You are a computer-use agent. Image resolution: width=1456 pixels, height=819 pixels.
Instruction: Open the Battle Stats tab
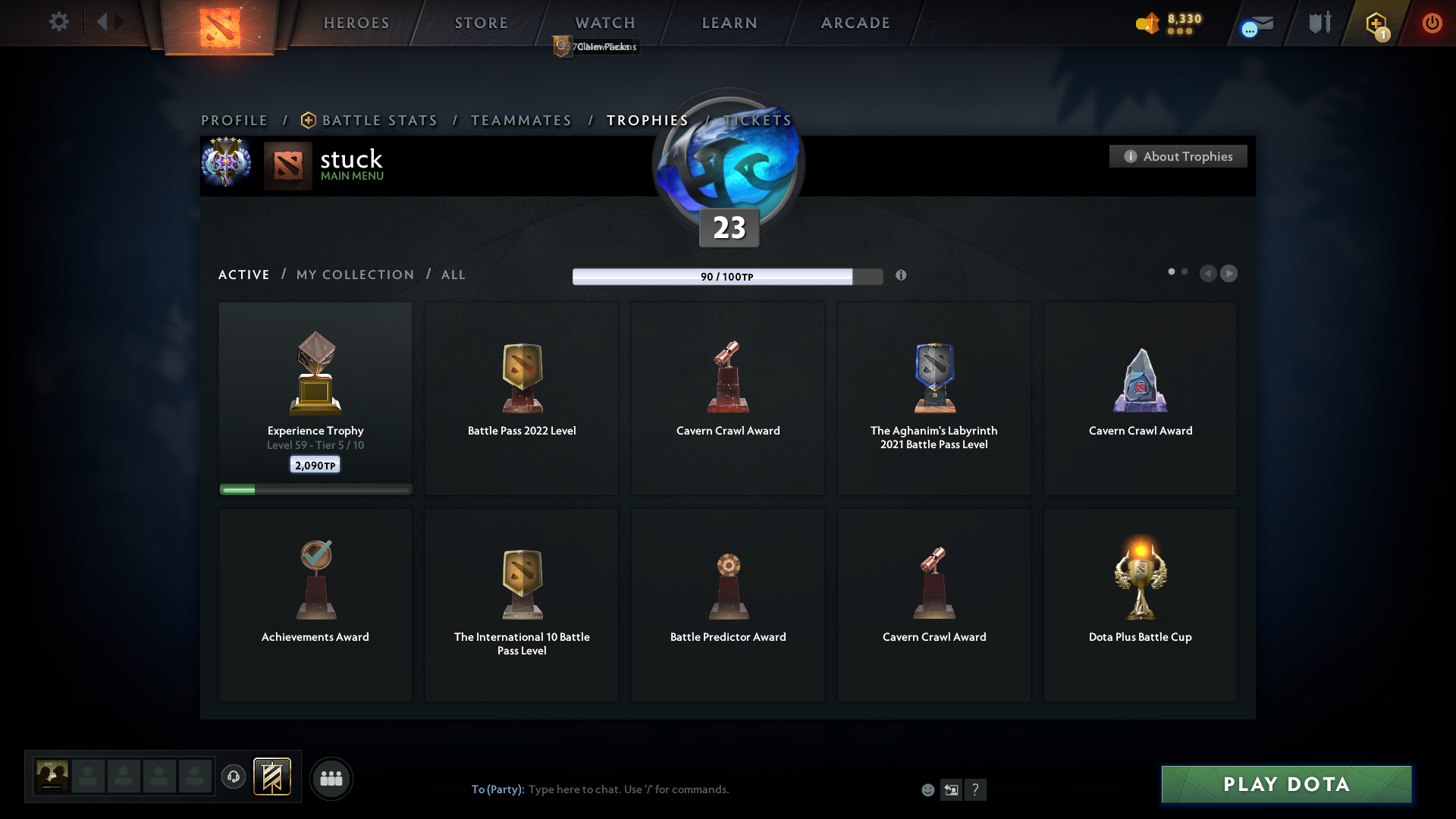click(x=370, y=120)
